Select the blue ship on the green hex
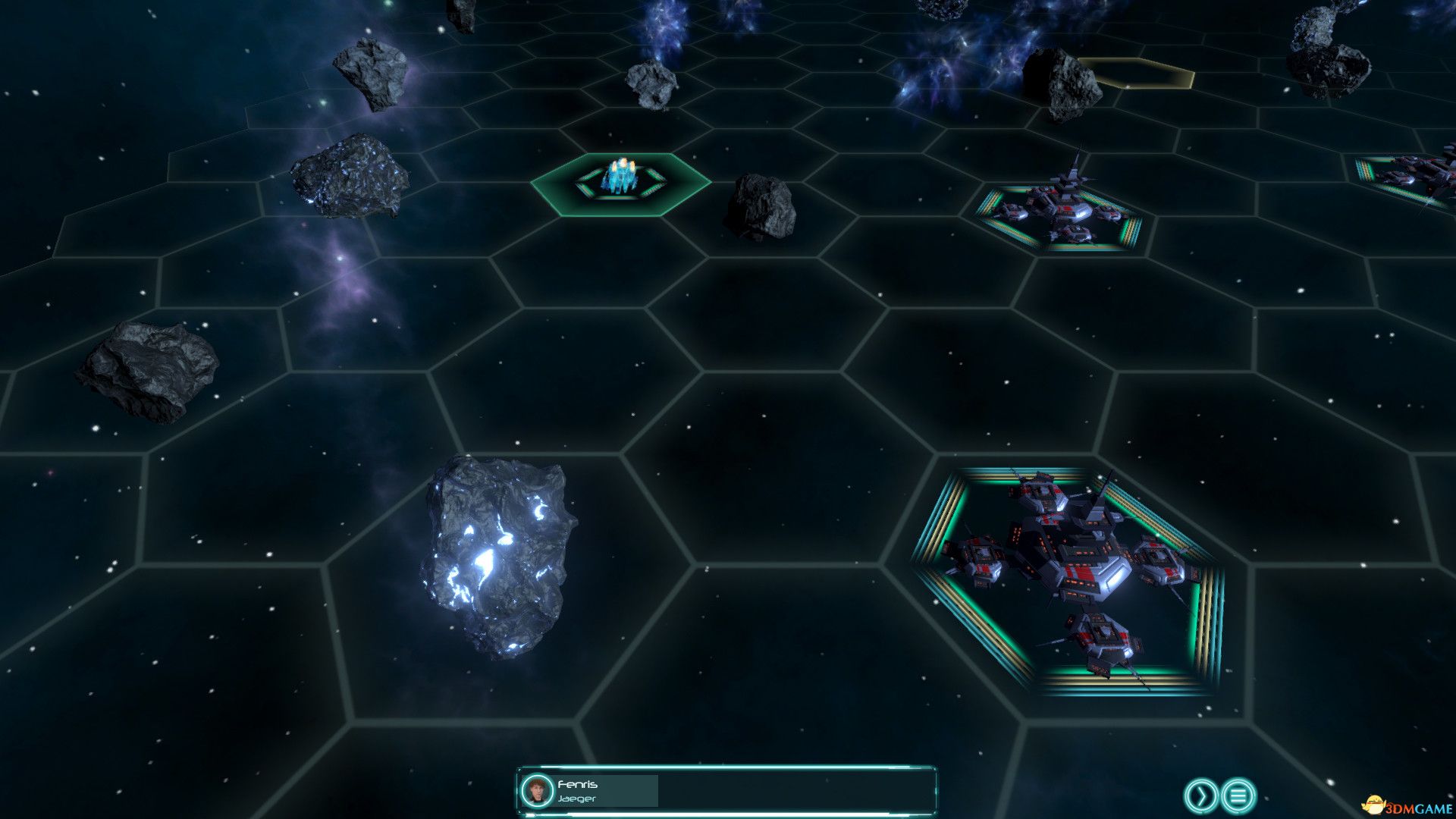Viewport: 1456px width, 819px height. (x=622, y=179)
